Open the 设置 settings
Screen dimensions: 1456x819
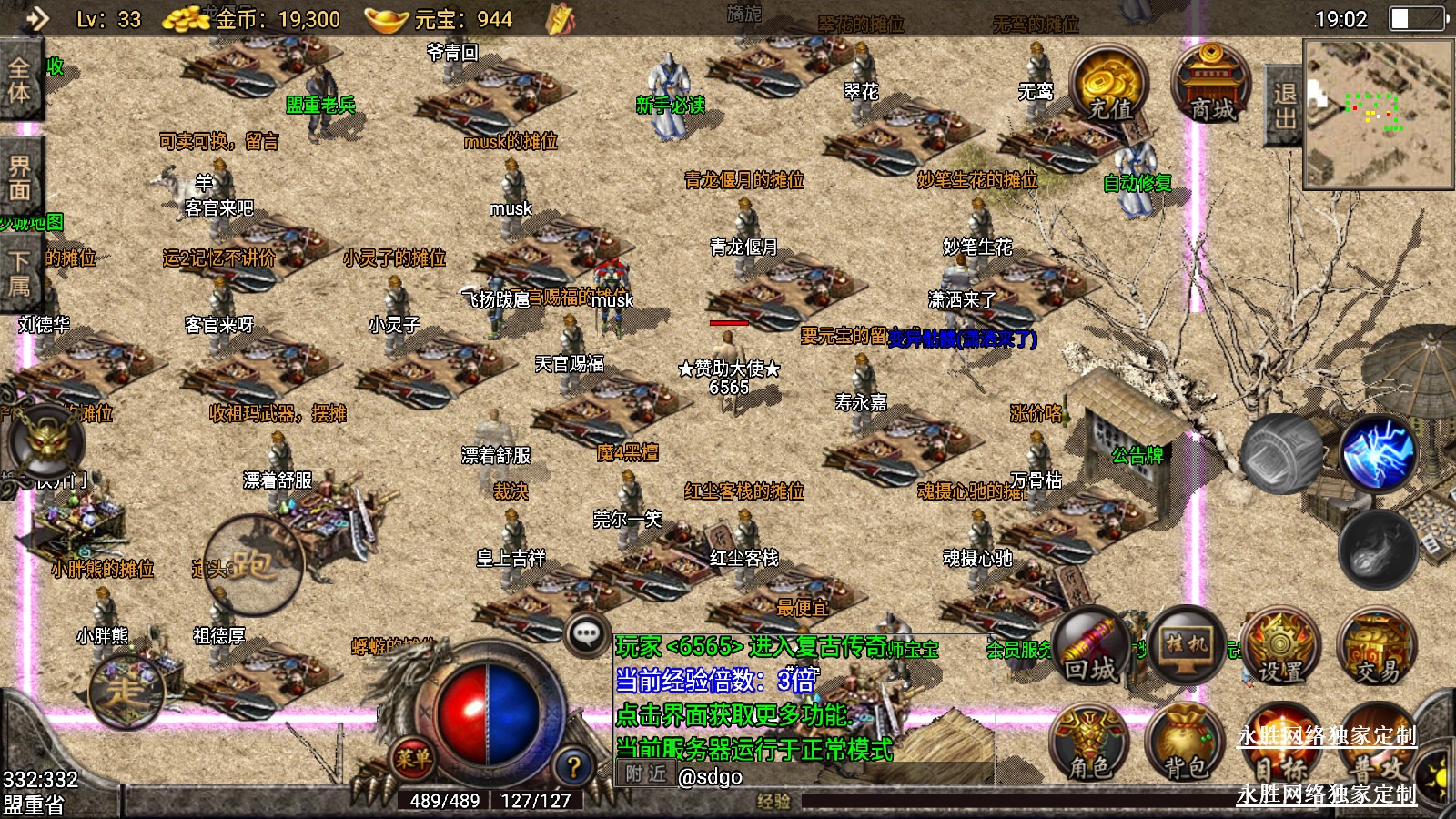coord(1280,649)
